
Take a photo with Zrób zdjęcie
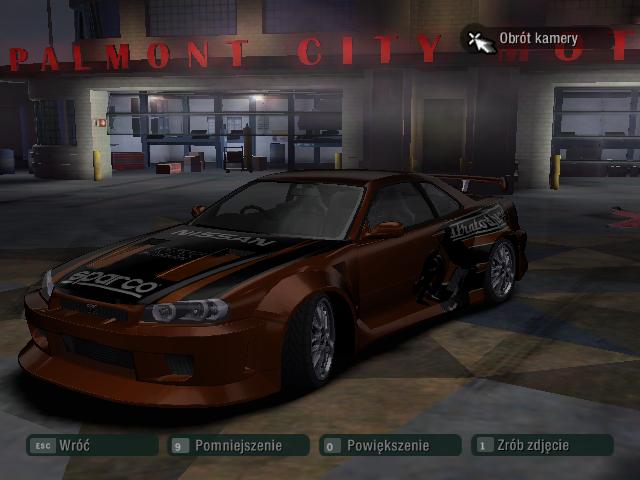click(540, 445)
